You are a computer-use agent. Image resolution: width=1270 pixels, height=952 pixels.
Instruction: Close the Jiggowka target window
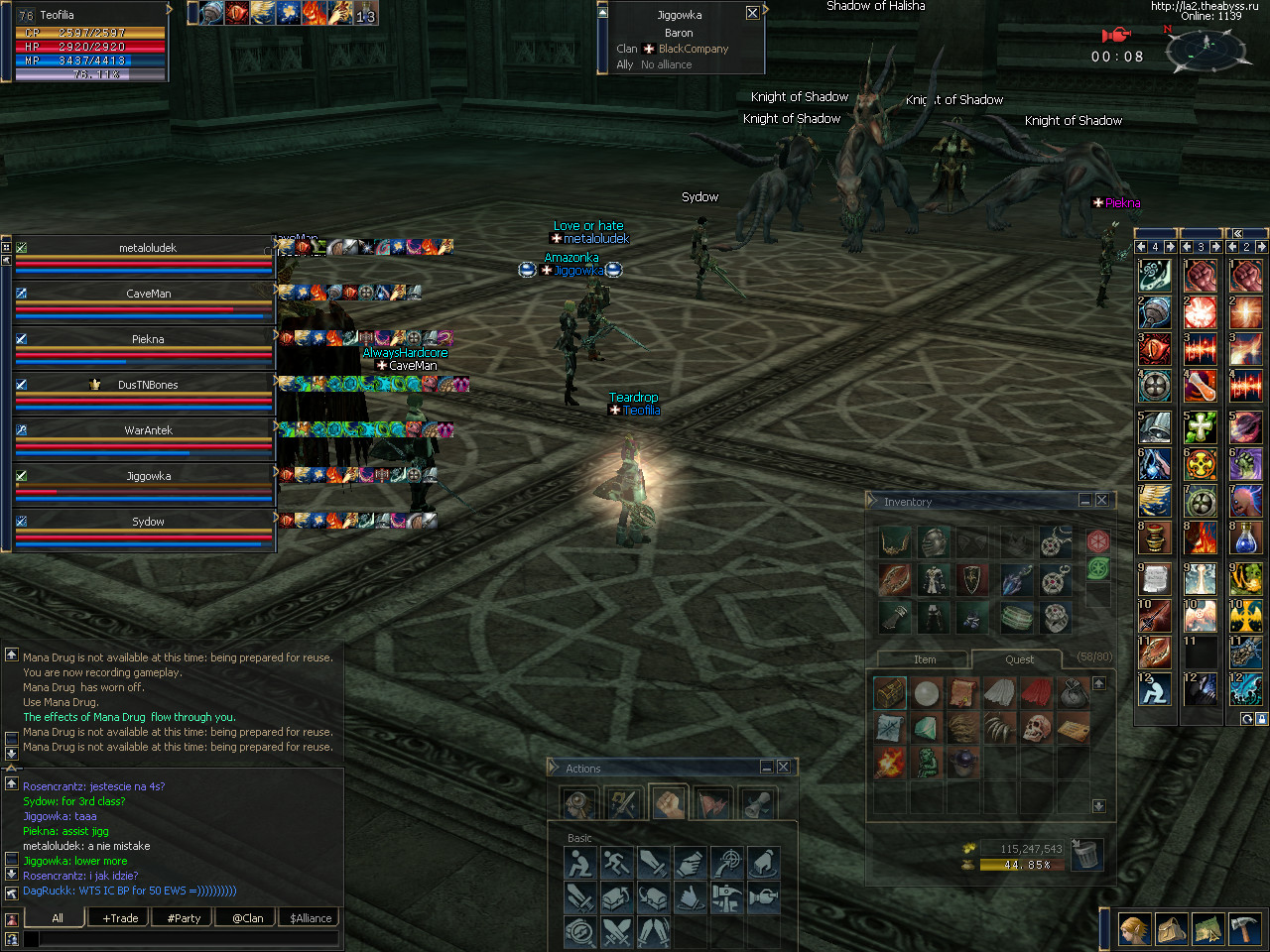[752, 13]
